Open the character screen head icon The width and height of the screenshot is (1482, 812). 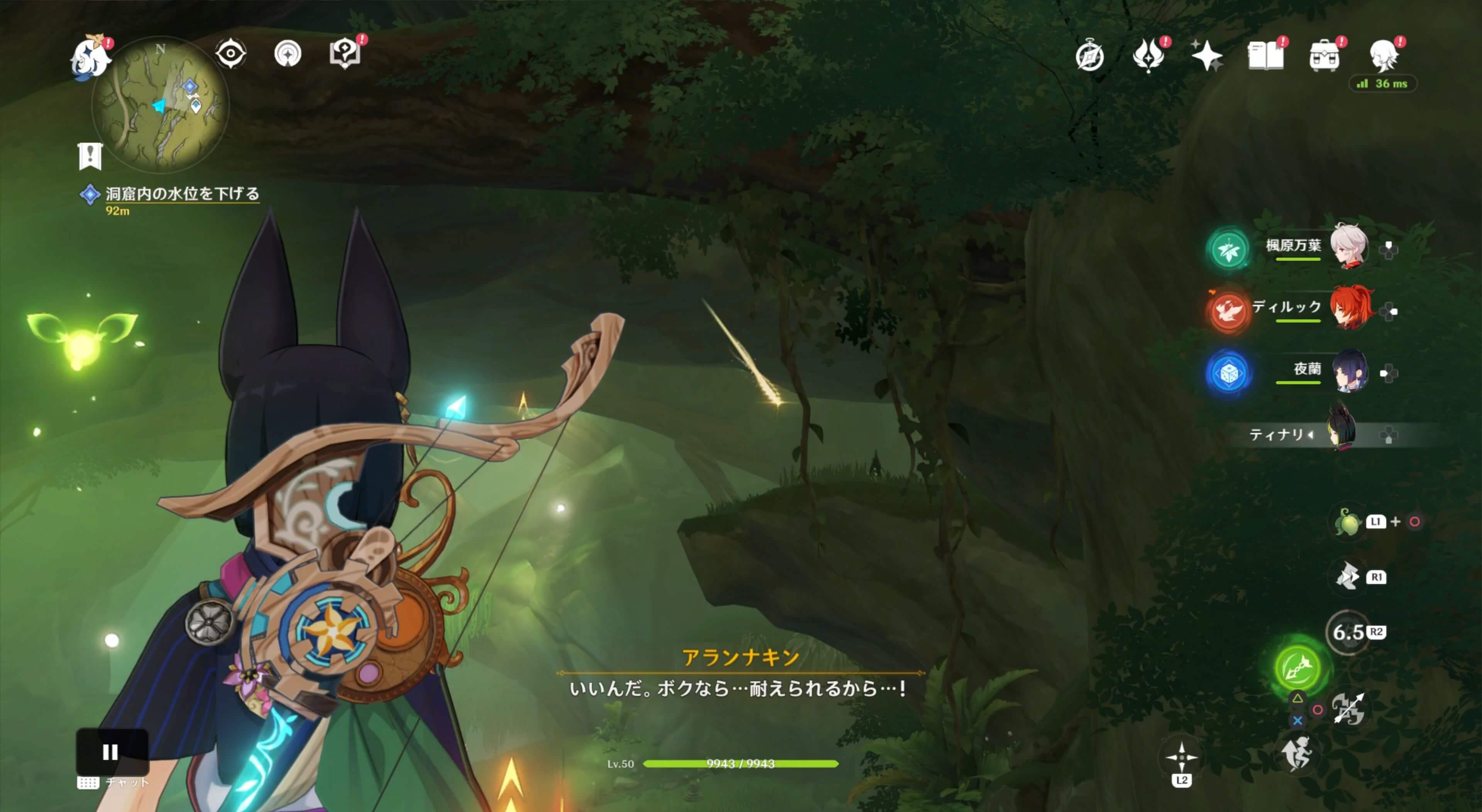pos(1384,56)
